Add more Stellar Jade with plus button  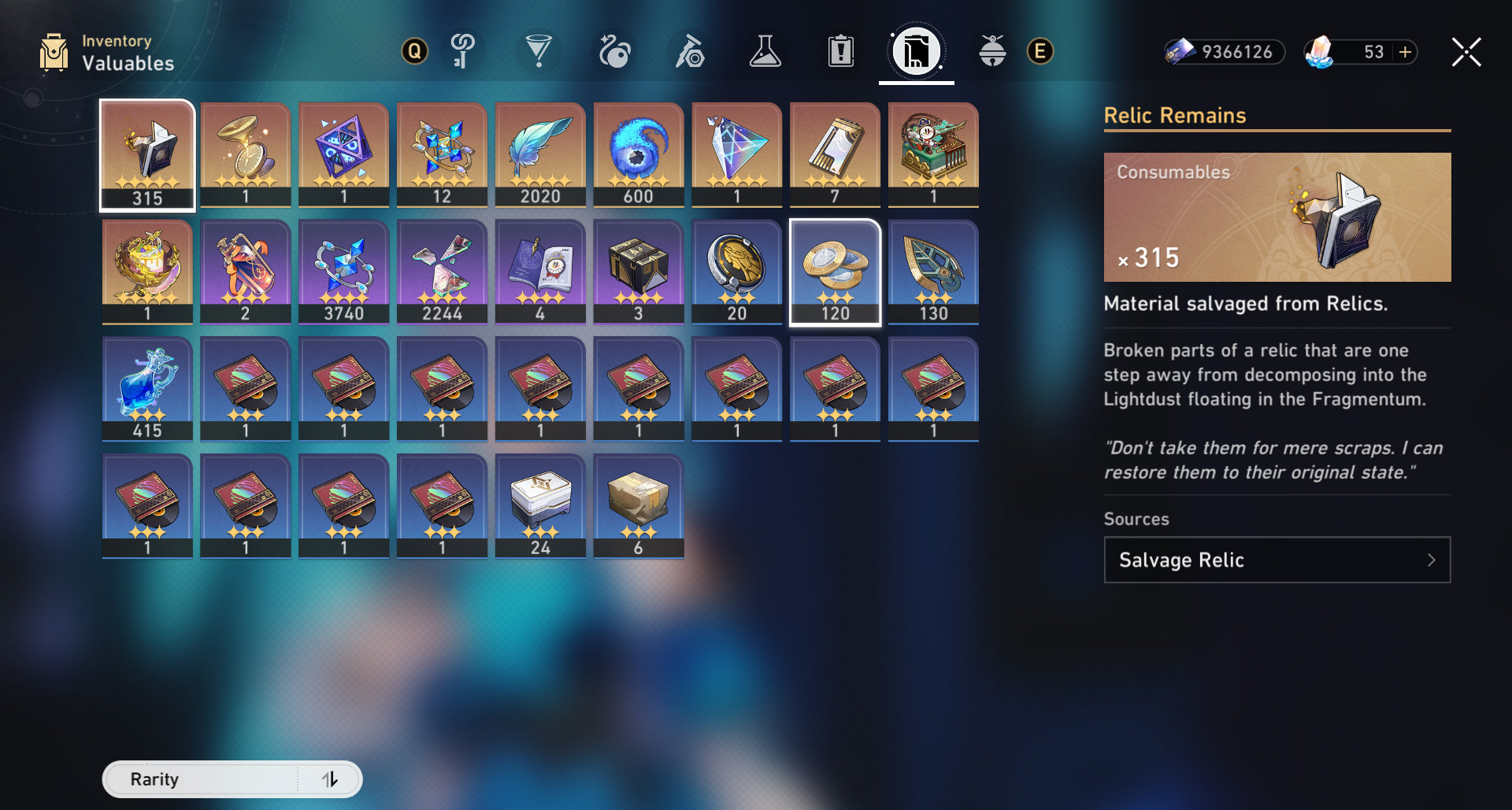pos(1405,53)
